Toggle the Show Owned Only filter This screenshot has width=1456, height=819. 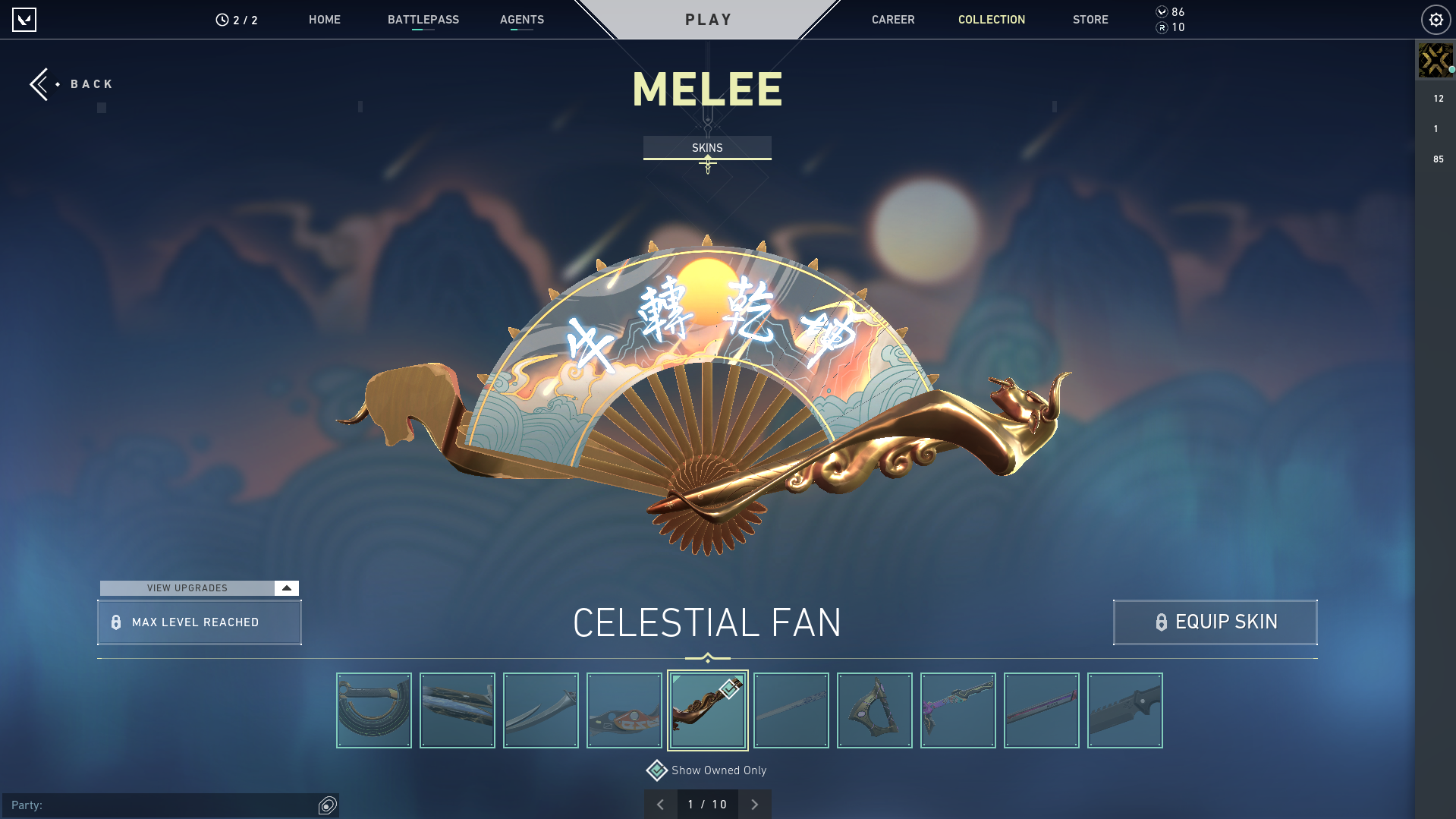point(656,770)
